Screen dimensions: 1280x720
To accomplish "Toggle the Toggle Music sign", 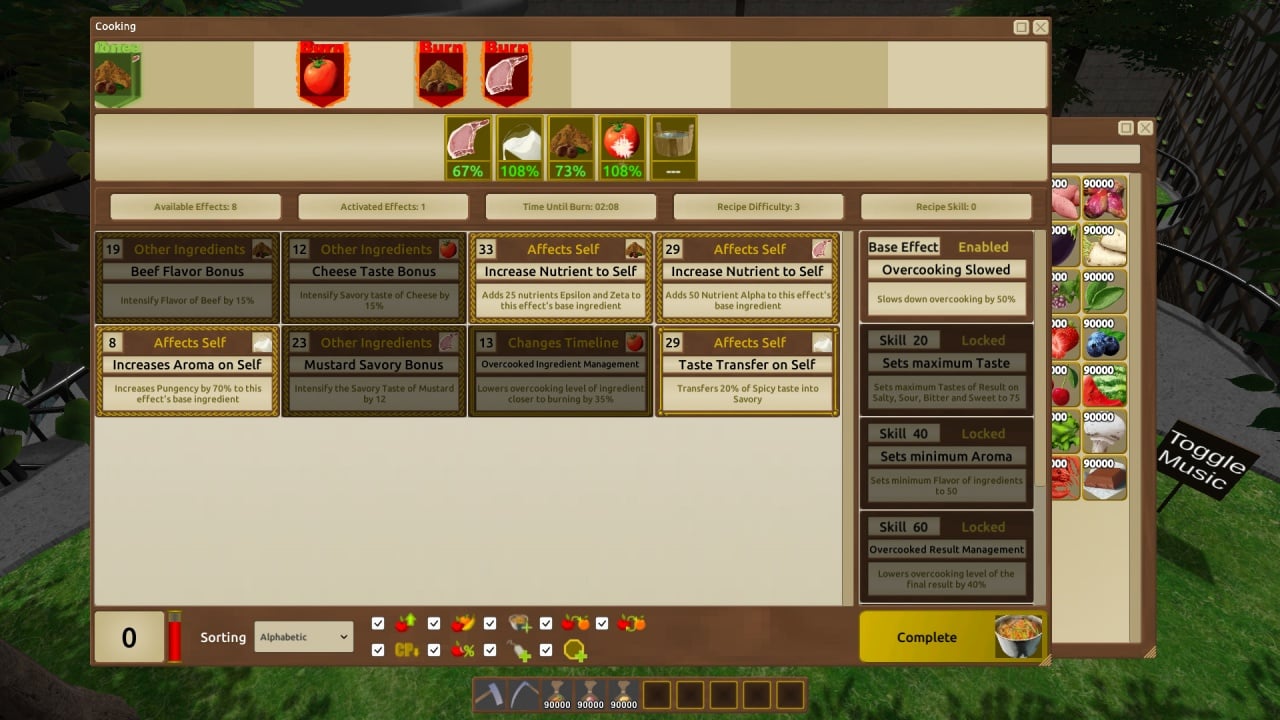I will pyautogui.click(x=1202, y=462).
